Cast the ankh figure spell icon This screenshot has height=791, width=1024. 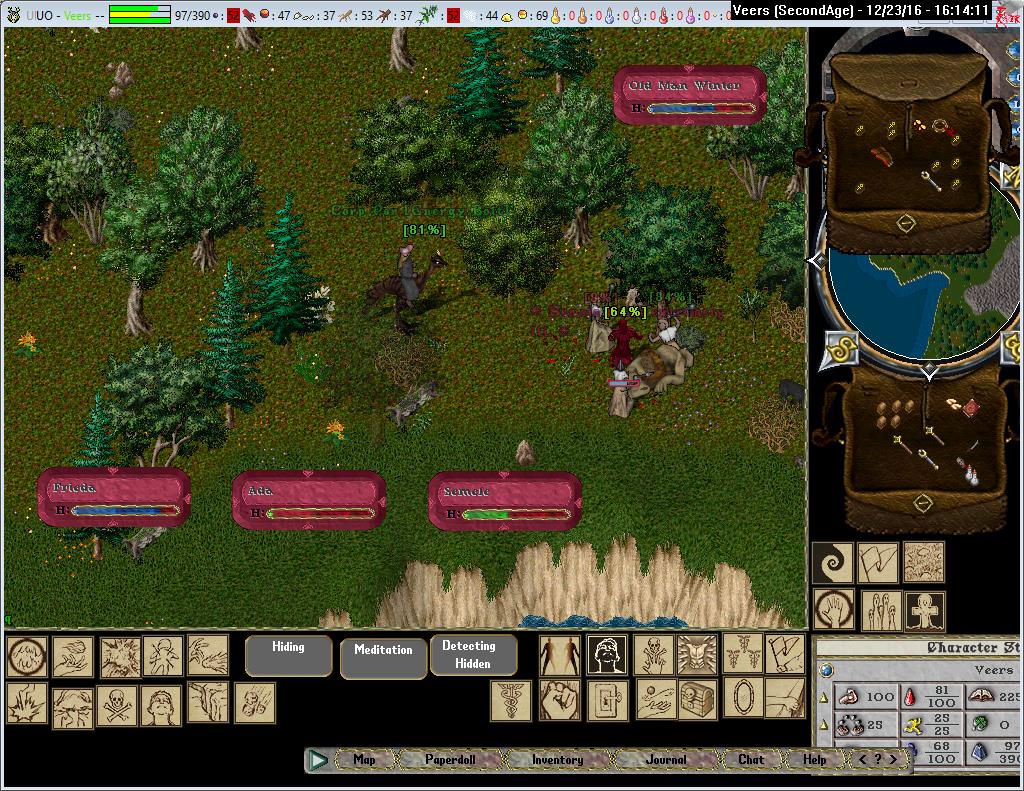click(924, 610)
